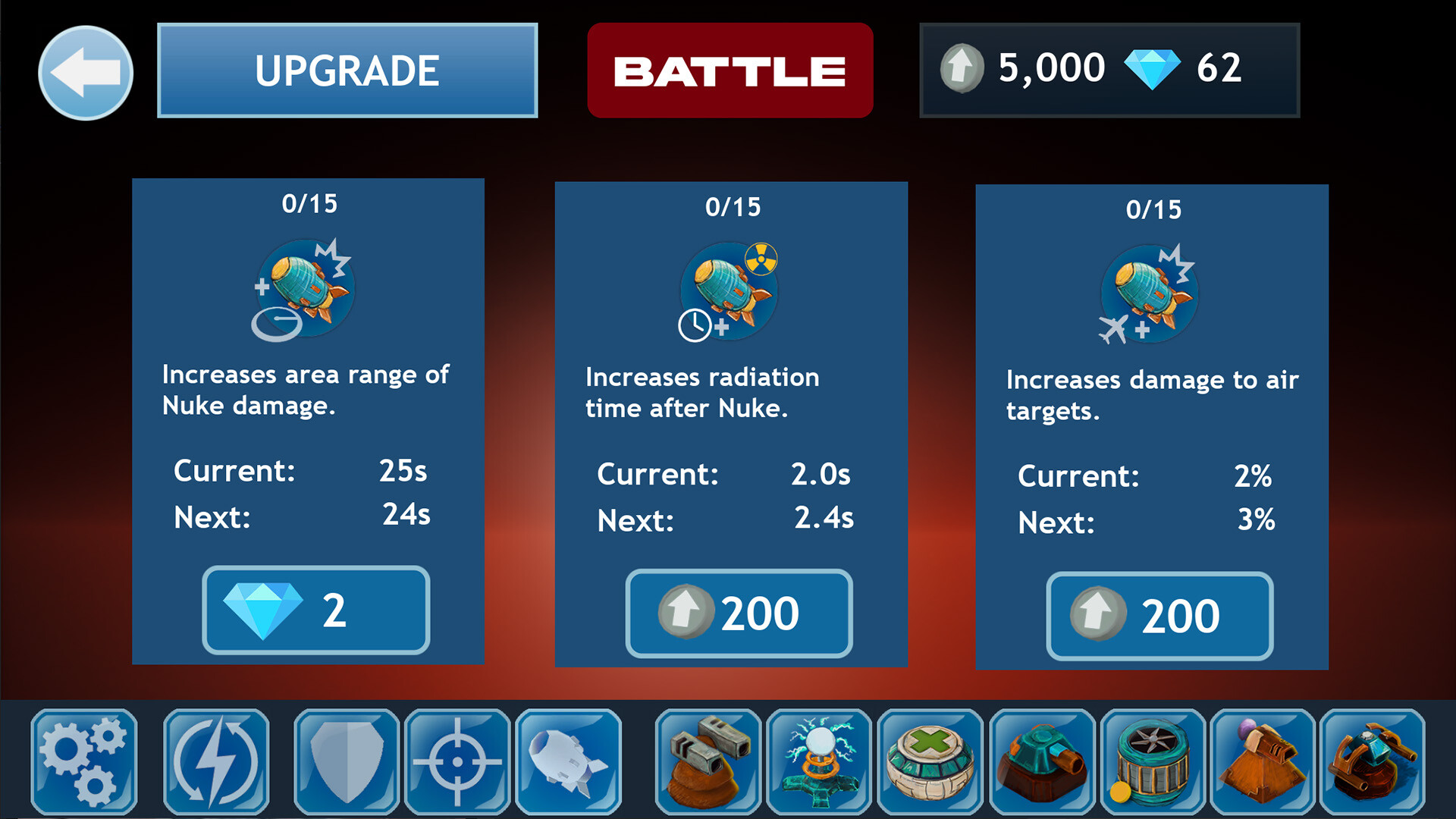Spend 2 diamonds on area range upgrade

[315, 609]
